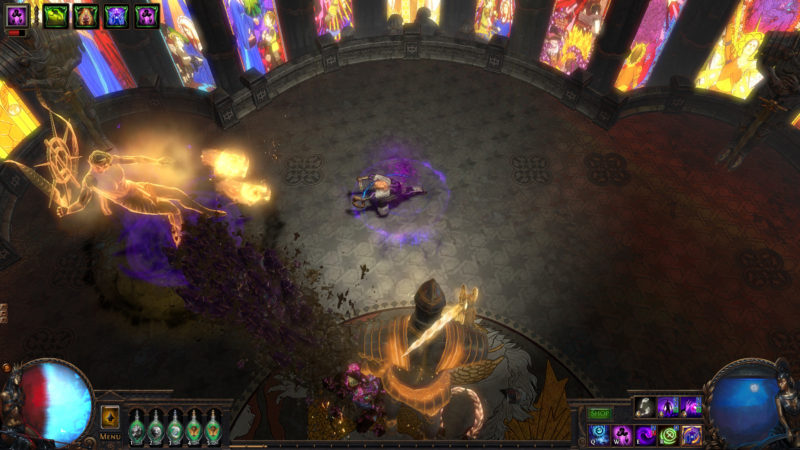This screenshot has width=800, height=450.
Task: Click the green creature buff icon
Action: 56,15
